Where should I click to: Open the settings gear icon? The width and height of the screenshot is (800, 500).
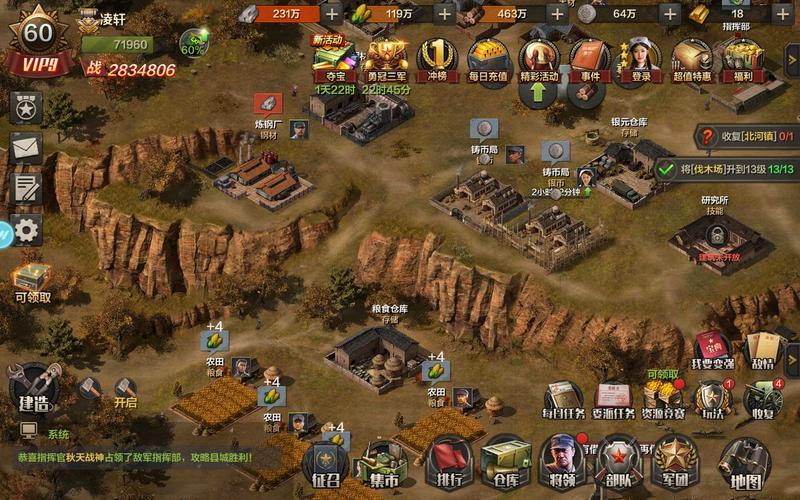pos(26,229)
